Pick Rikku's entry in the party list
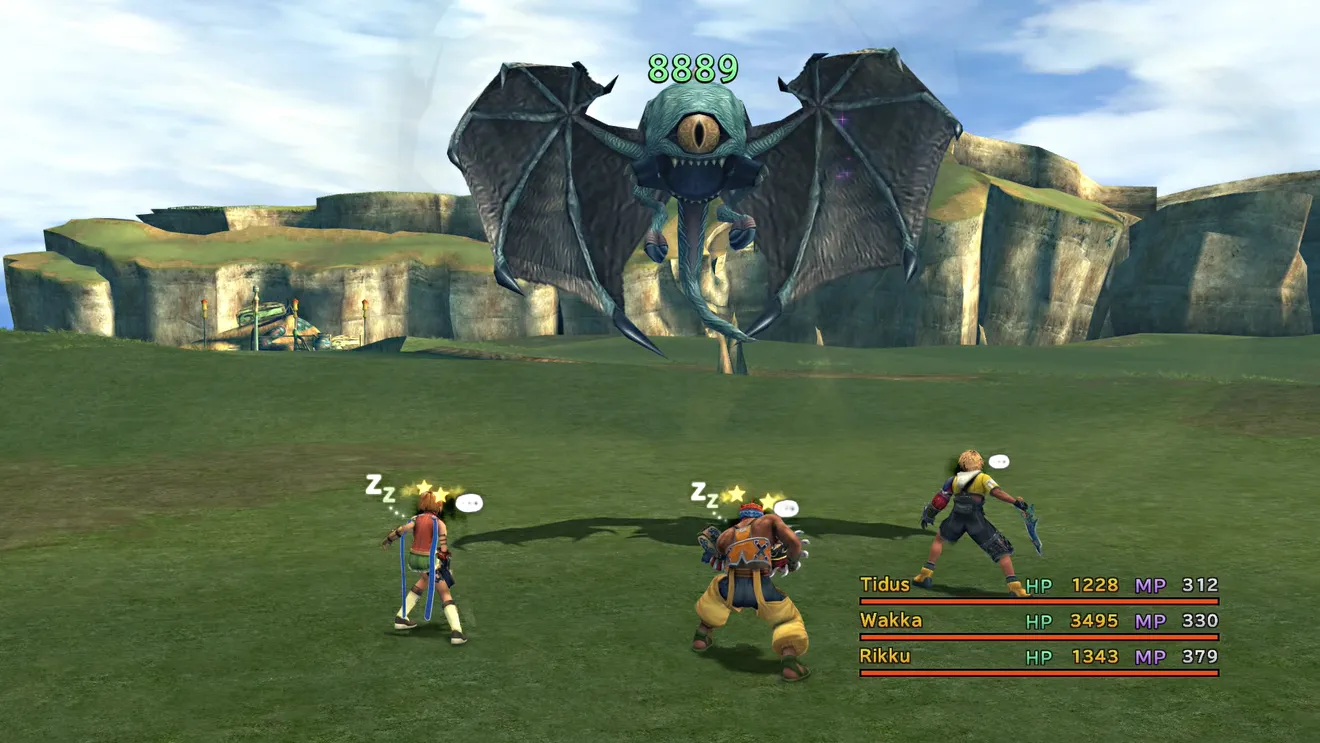Screen dimensions: 1320x743 (x=885, y=657)
